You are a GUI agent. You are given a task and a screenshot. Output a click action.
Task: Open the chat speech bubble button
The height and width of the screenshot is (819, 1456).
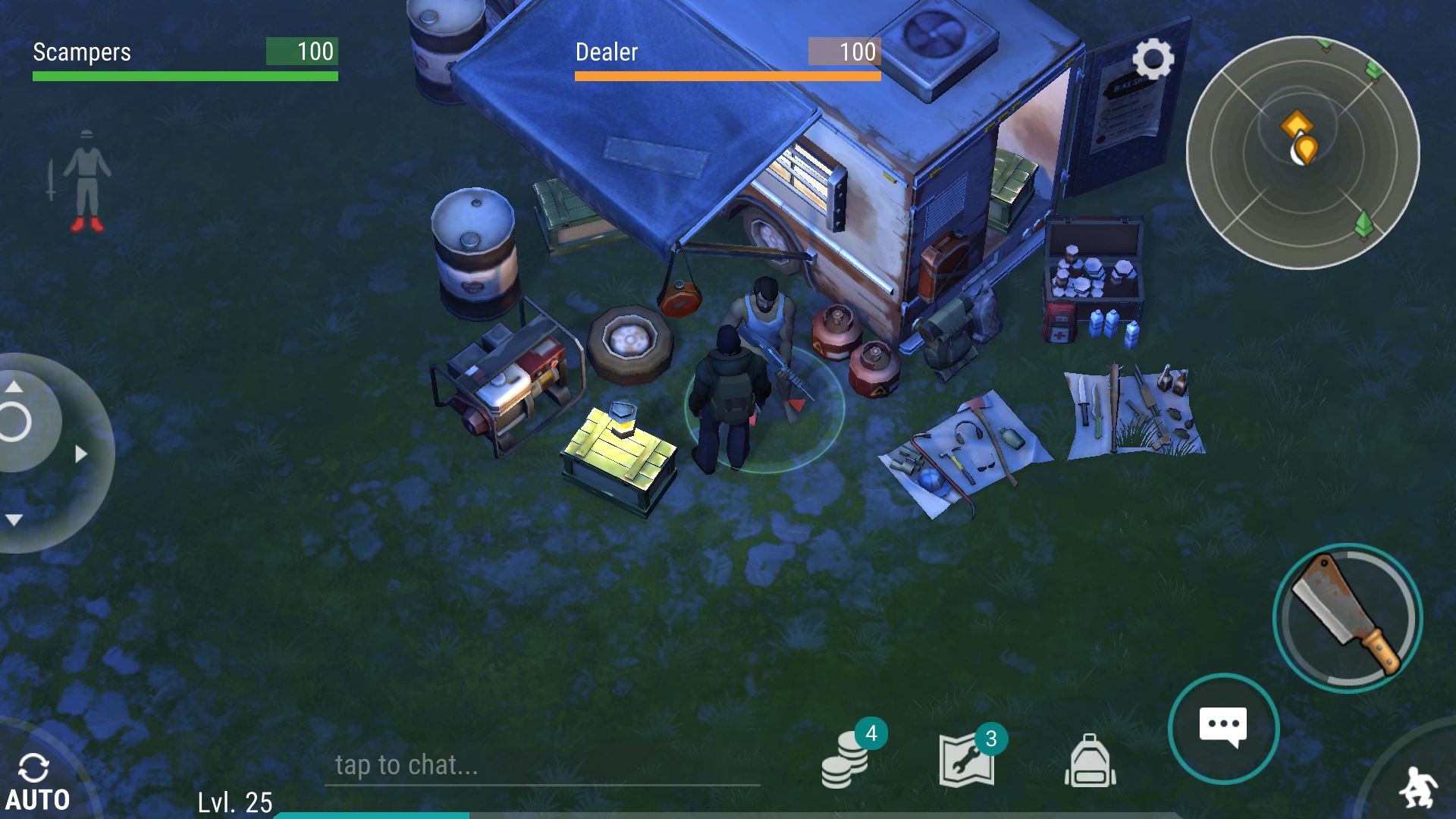tap(1222, 728)
